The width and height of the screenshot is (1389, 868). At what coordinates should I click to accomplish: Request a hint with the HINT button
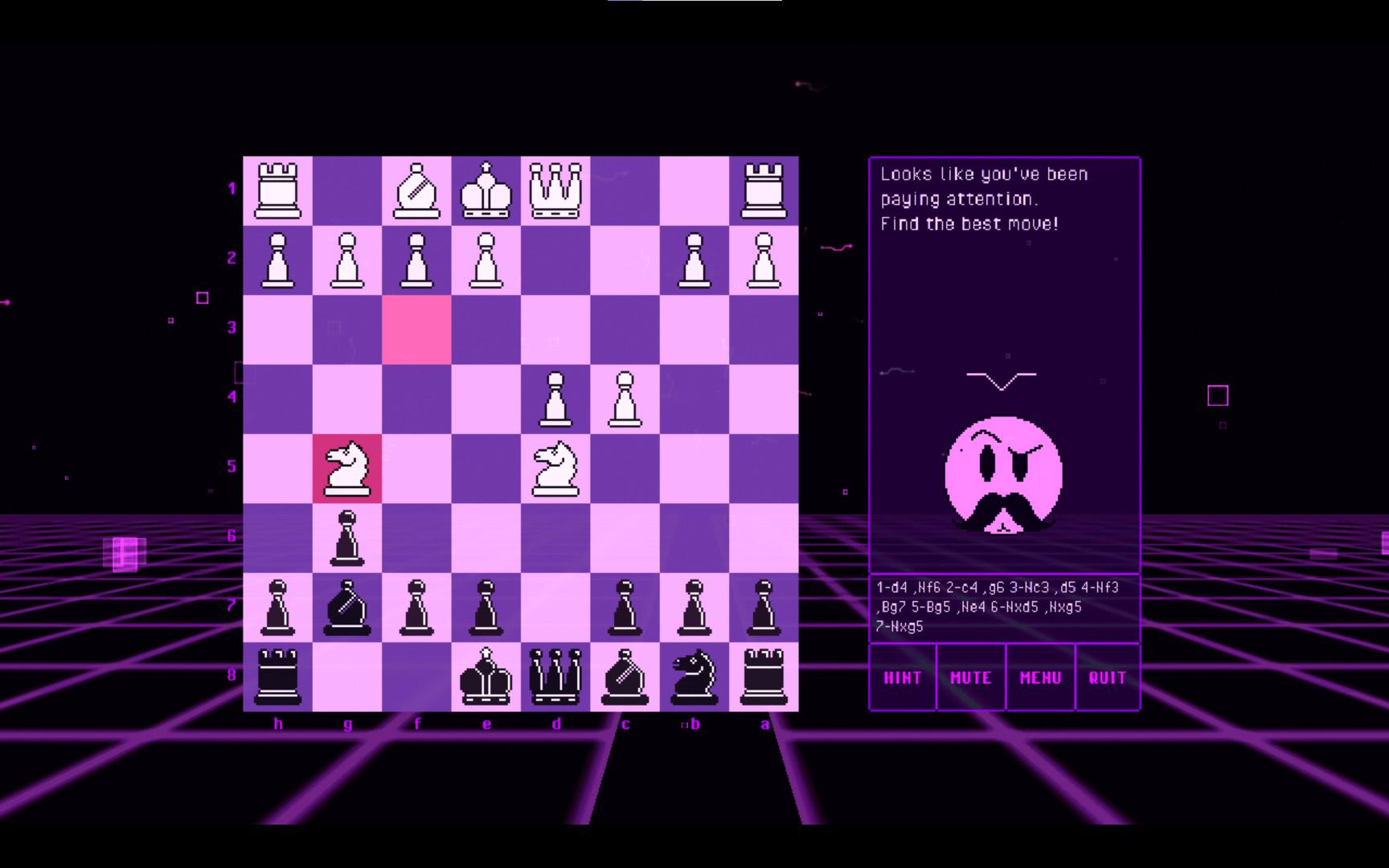pyautogui.click(x=902, y=678)
